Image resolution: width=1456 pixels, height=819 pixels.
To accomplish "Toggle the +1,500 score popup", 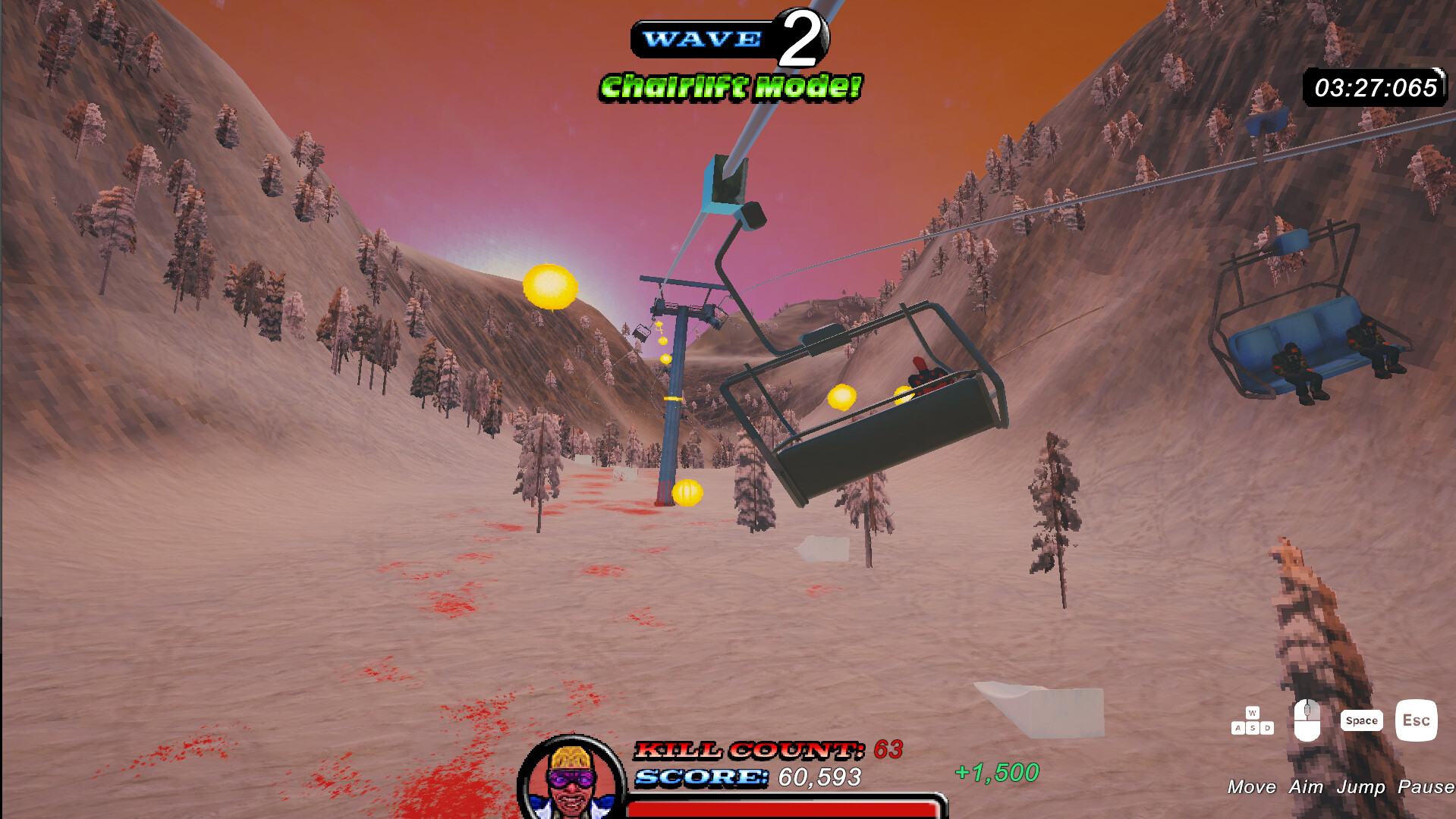I will 998,773.
